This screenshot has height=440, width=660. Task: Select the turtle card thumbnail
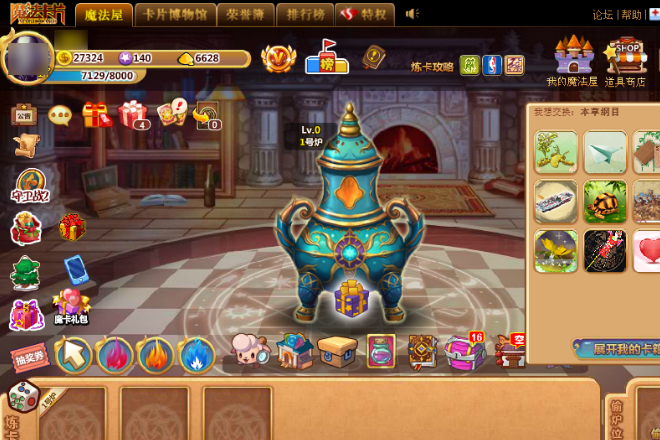pyautogui.click(x=605, y=201)
